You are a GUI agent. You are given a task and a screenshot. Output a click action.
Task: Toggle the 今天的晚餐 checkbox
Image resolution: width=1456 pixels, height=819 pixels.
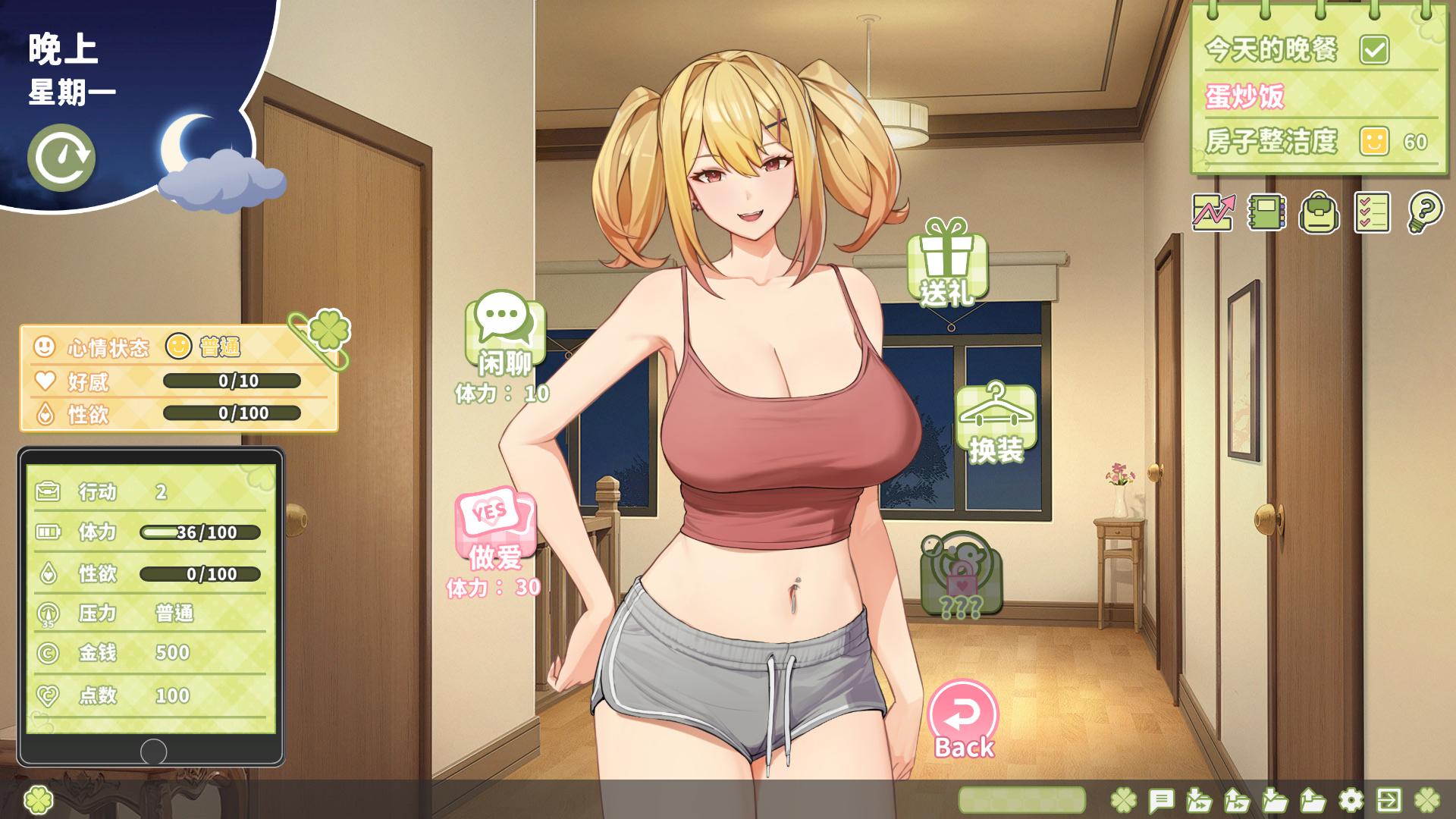click(x=1374, y=50)
